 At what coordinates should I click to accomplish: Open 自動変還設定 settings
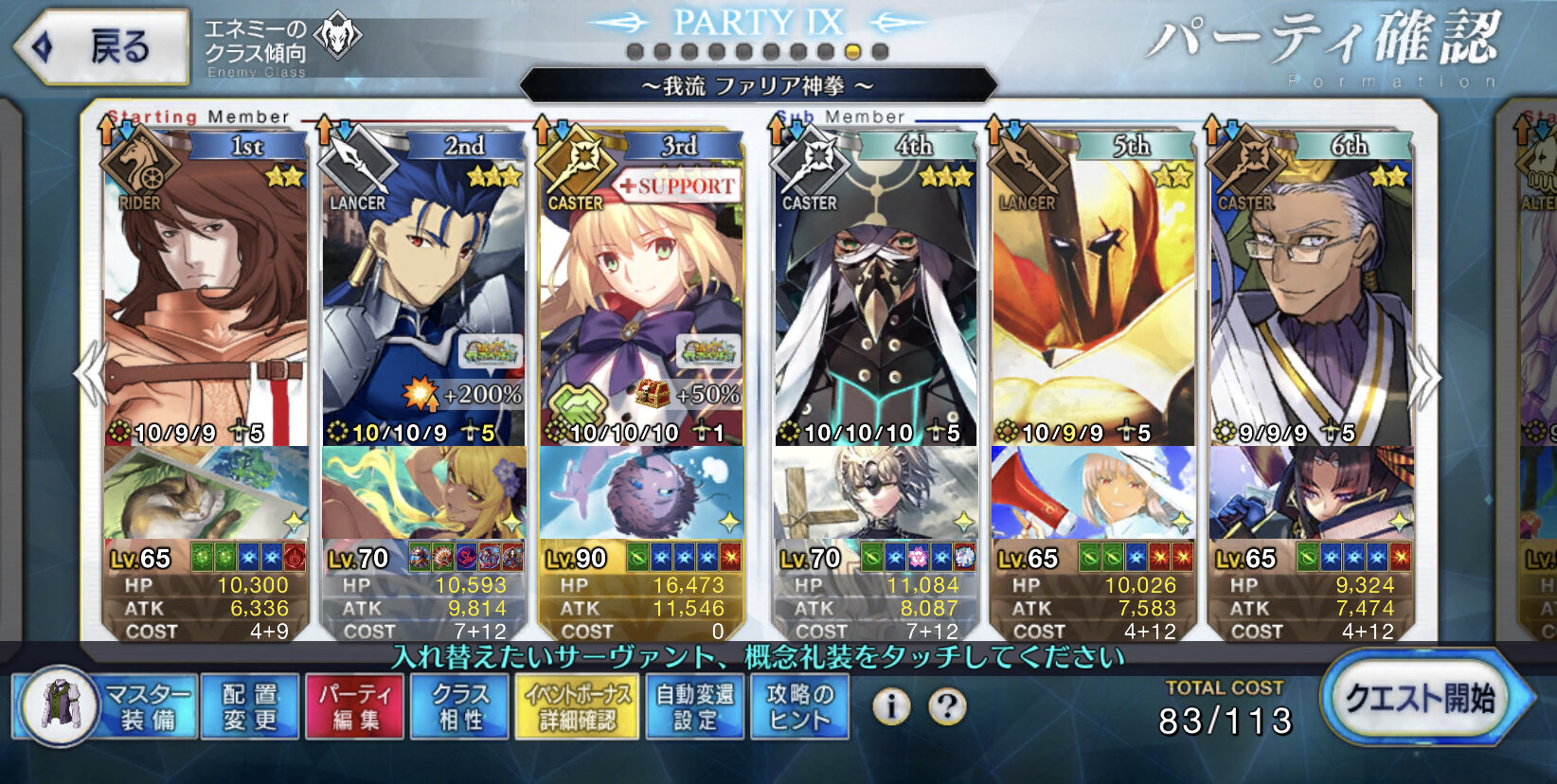coord(696,706)
